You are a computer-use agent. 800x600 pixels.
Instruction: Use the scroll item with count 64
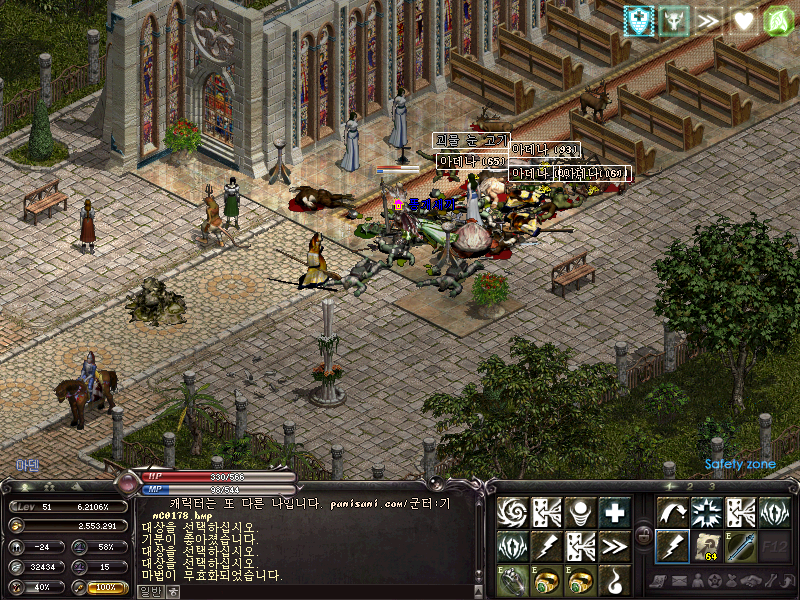click(x=706, y=547)
